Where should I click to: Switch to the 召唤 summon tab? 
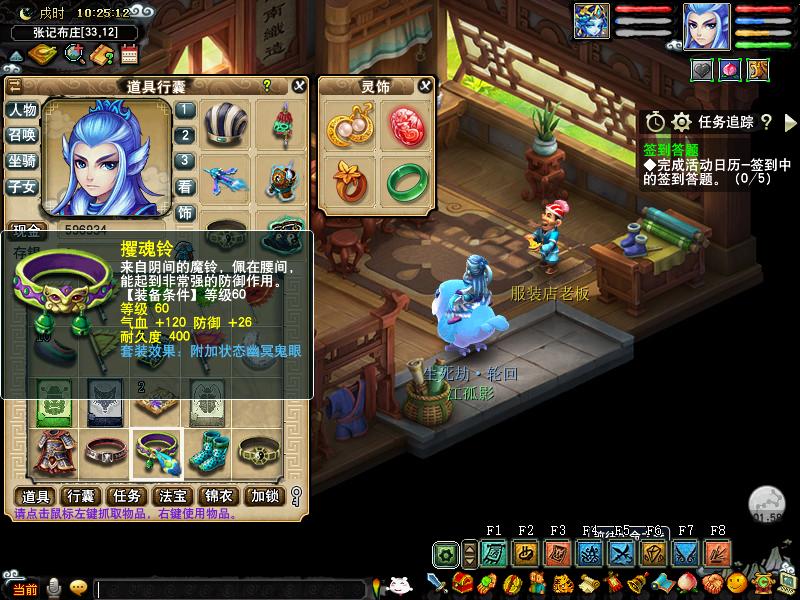[x=22, y=135]
